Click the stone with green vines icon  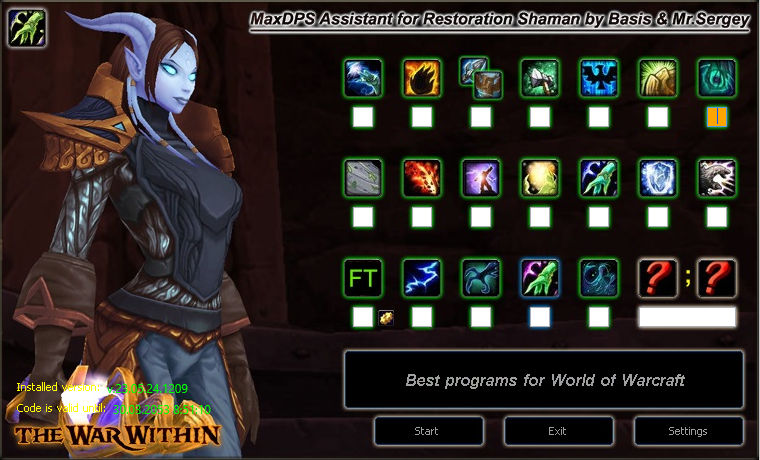[363, 177]
